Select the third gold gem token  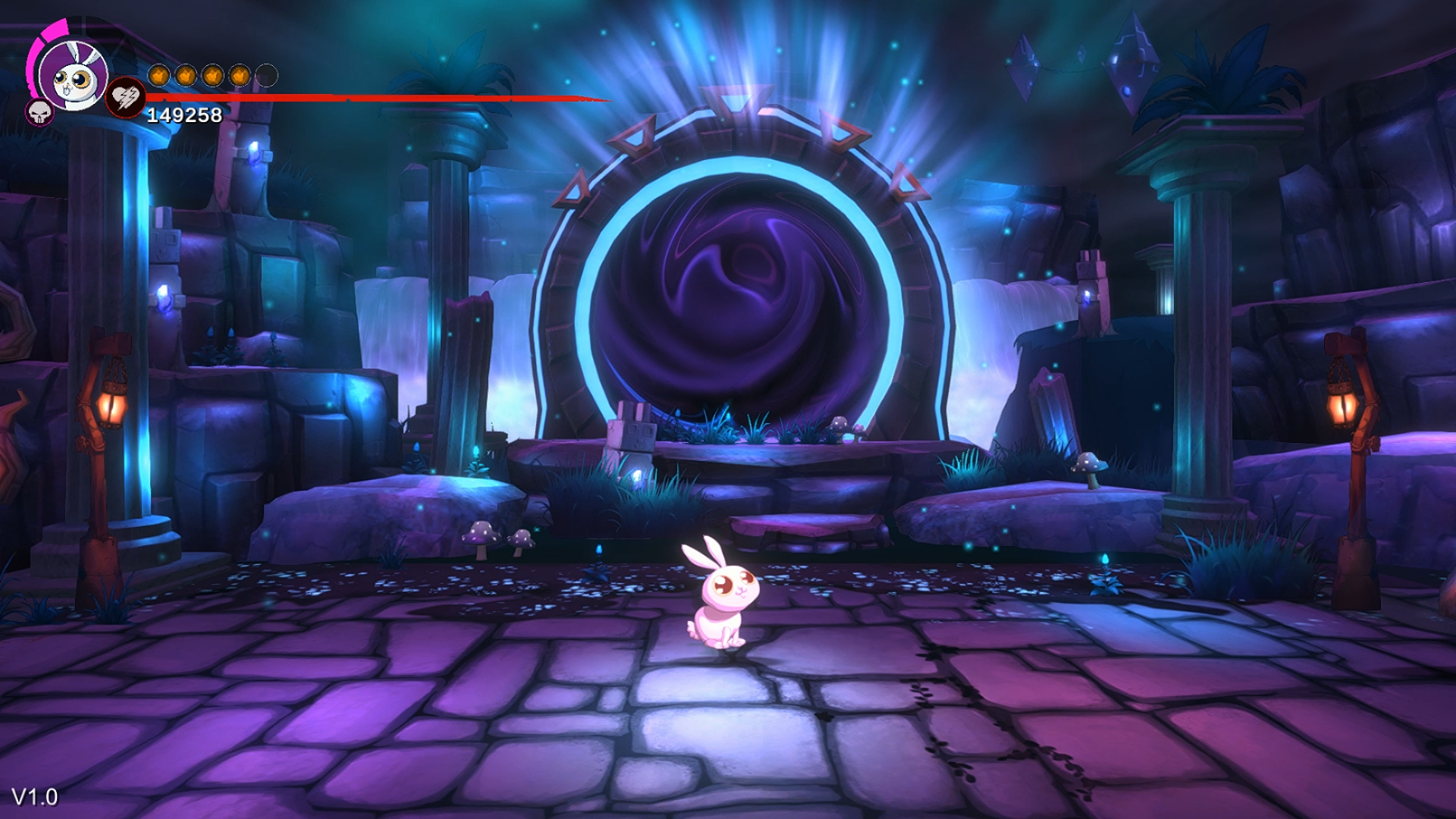[212, 76]
